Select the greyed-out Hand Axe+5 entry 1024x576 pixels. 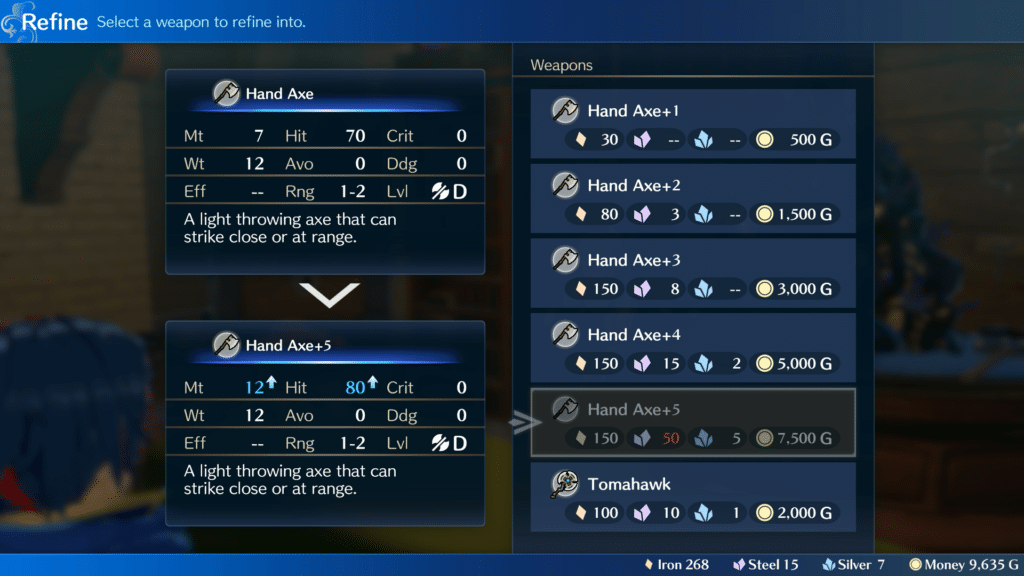pyautogui.click(x=693, y=423)
